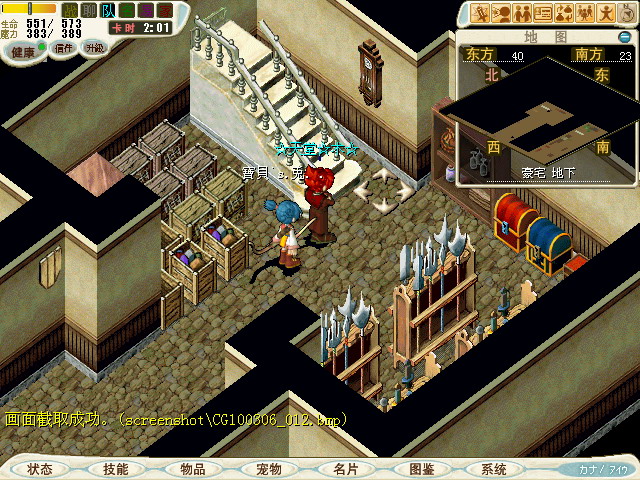Open the 系统 system menu
Screen dimensions: 640x480
[x=494, y=469]
